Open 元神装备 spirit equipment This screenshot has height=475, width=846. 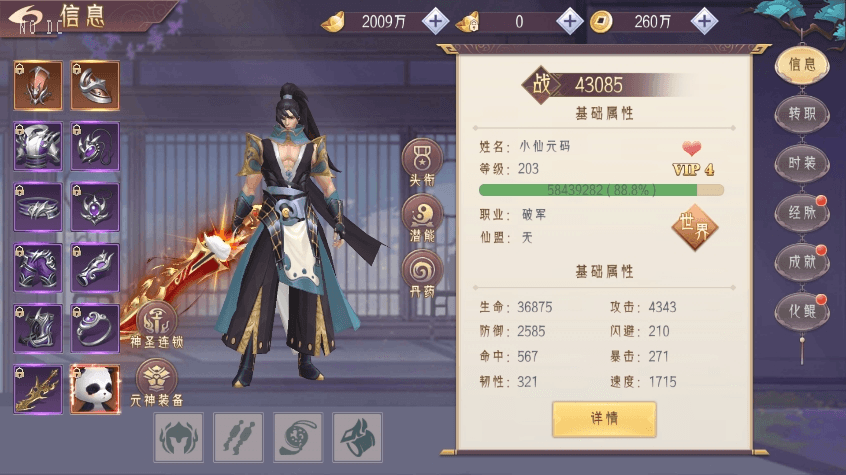point(157,381)
